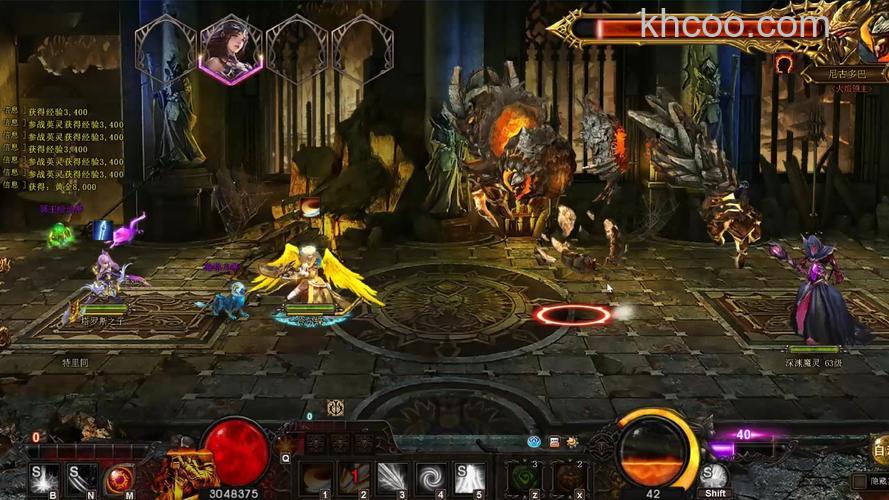
Task: Activate the white beam skill, slot 5
Action: (x=470, y=477)
